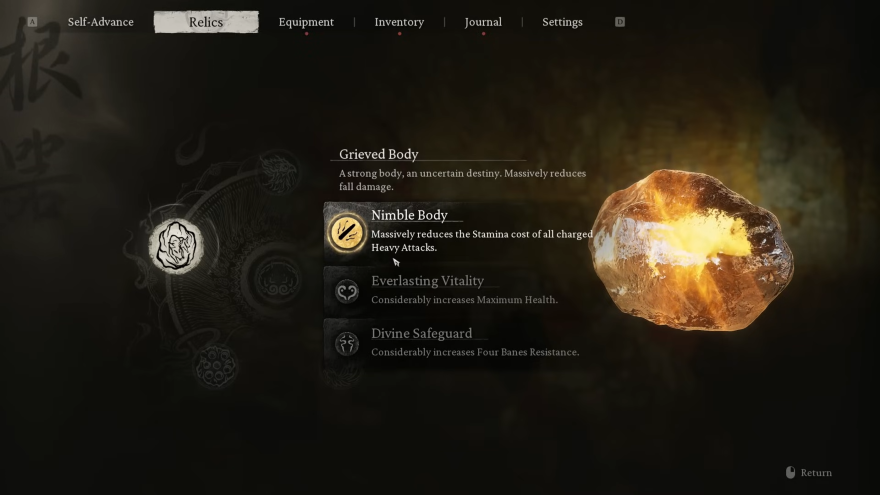880x495 pixels.
Task: Show the Inventory tab
Action: pyautogui.click(x=399, y=22)
